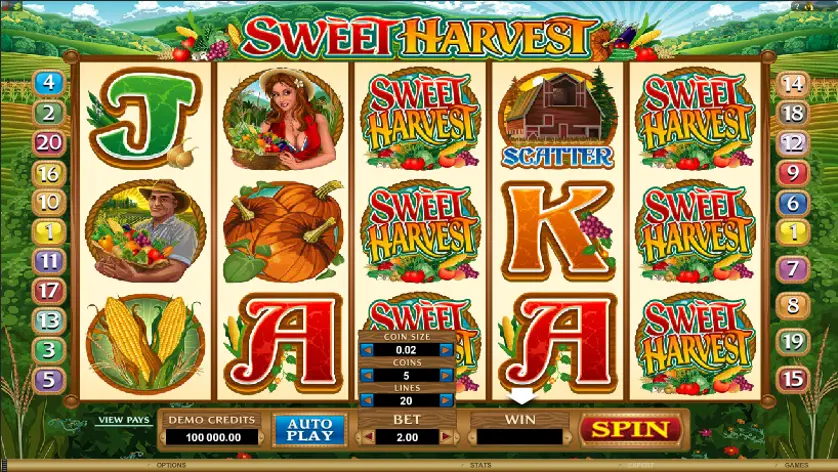The height and width of the screenshot is (472, 838).
Task: Select payline number 17 marker
Action: [49, 291]
